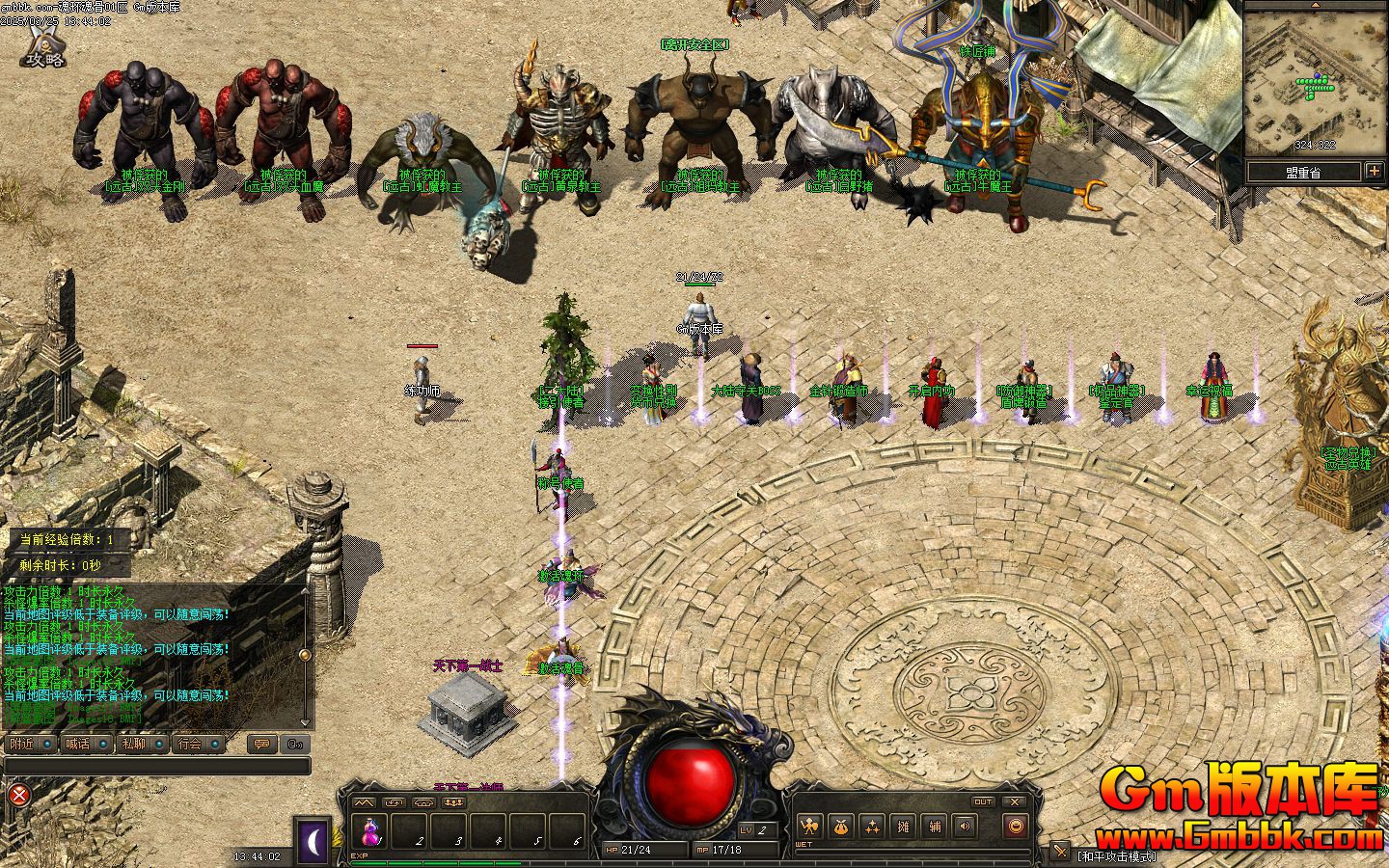Focus the chat text input box

tap(156, 766)
